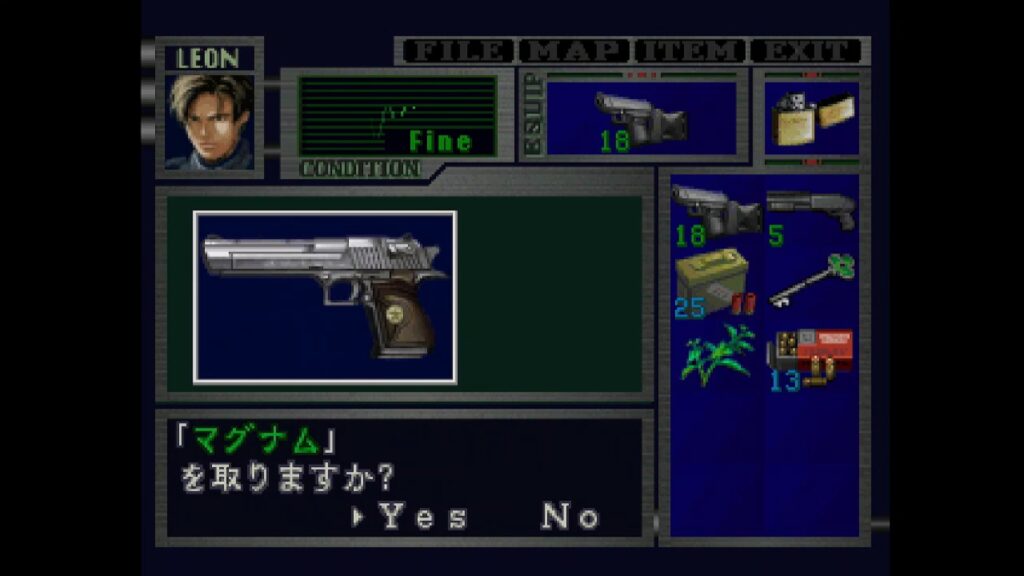Select the green herb slot
1024x576 pixels.
tap(716, 354)
